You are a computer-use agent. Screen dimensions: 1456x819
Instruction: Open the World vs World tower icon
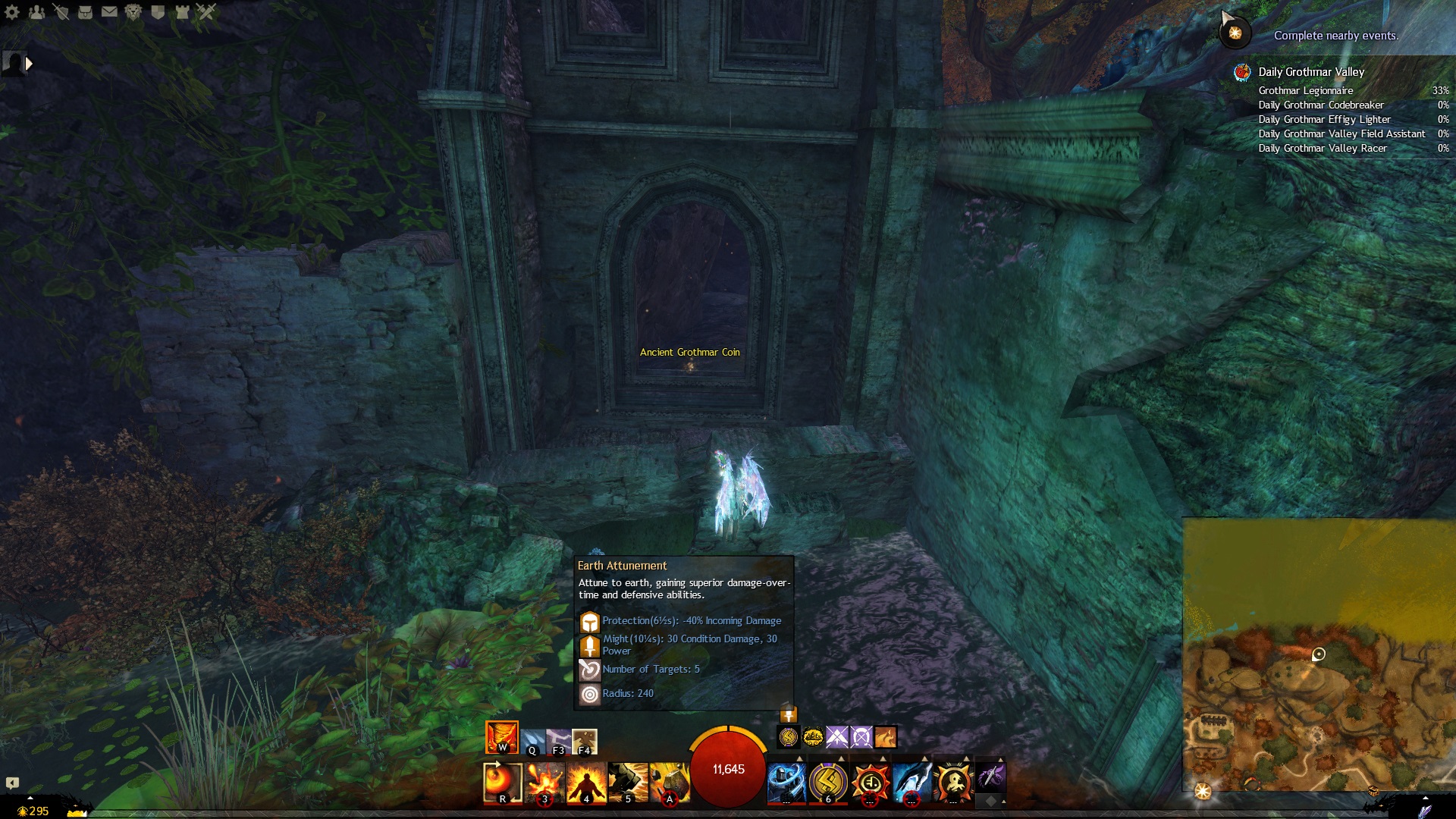tap(182, 11)
